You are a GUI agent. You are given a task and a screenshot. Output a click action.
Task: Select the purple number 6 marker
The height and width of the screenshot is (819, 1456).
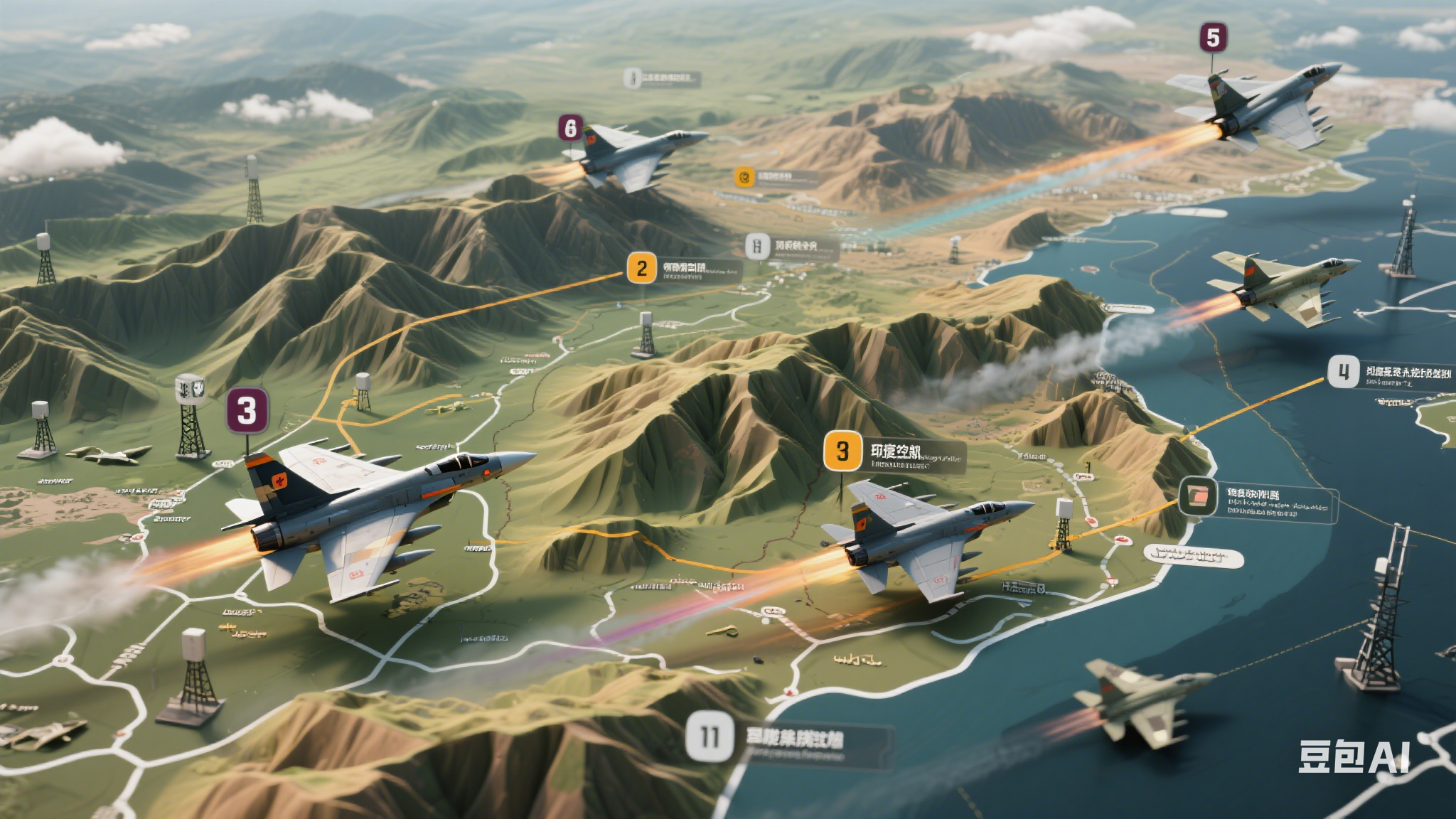(570, 128)
